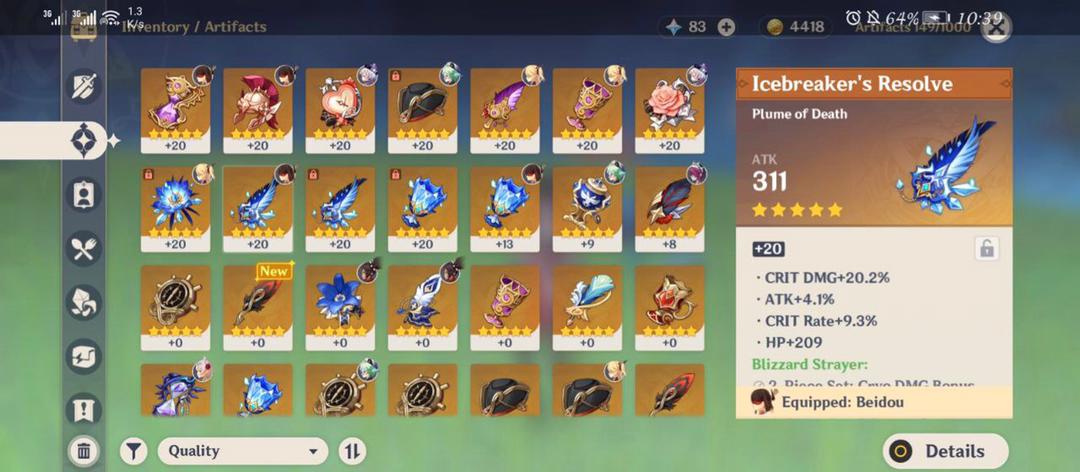Viewport: 1080px width, 472px height.
Task: Switch to the Quest items tab
Action: pyautogui.click(x=84, y=408)
